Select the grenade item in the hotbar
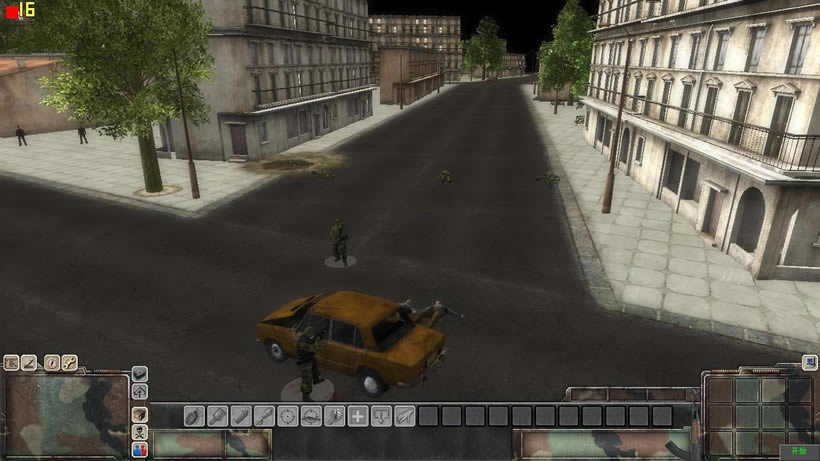This screenshot has height=461, width=820. [x=194, y=416]
